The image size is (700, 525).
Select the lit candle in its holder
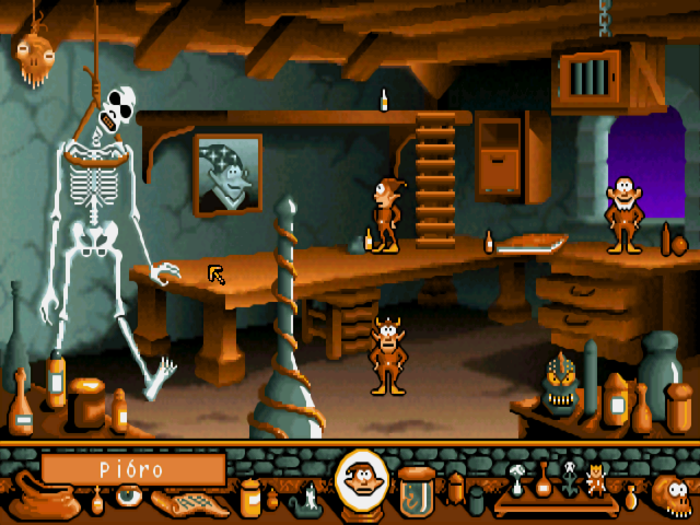coord(308,496)
